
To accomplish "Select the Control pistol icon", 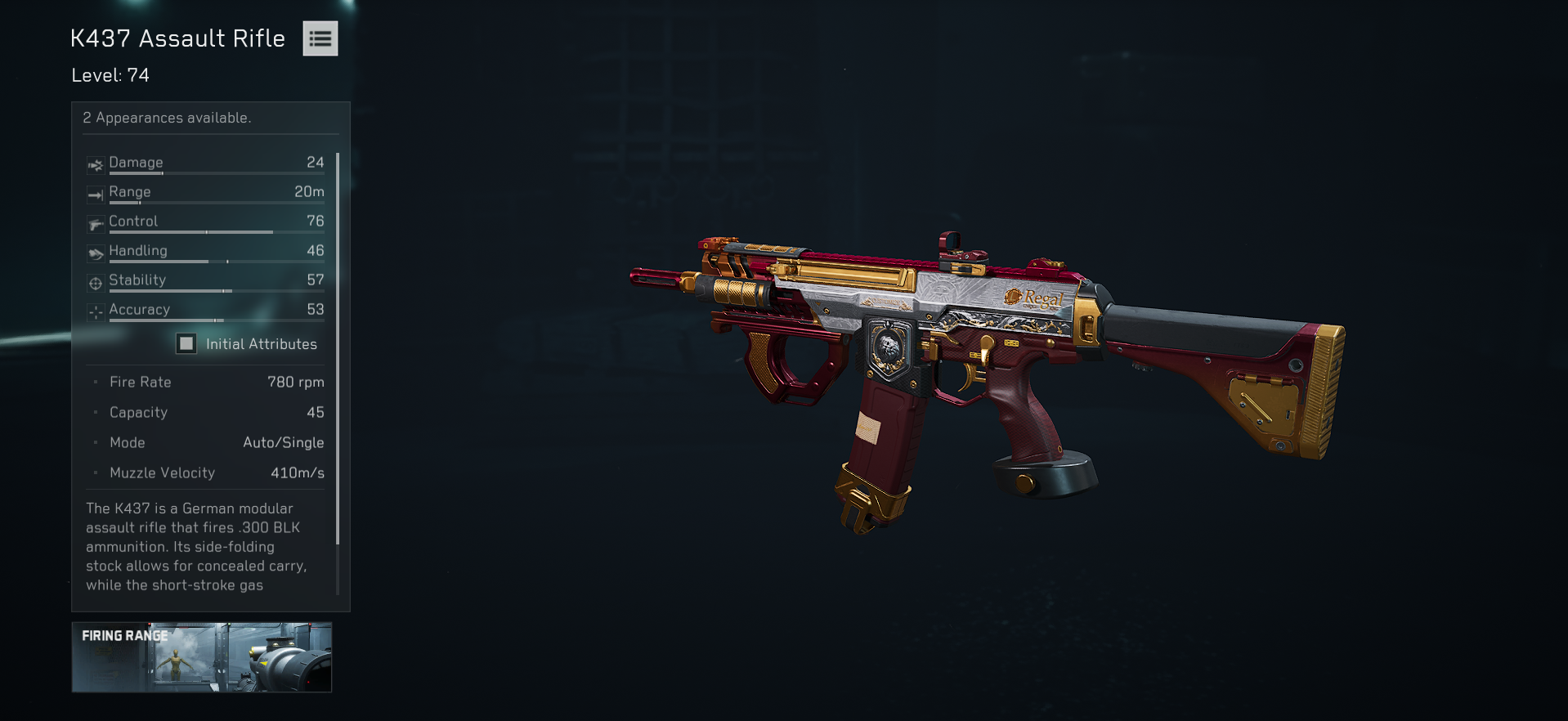I will [x=96, y=222].
